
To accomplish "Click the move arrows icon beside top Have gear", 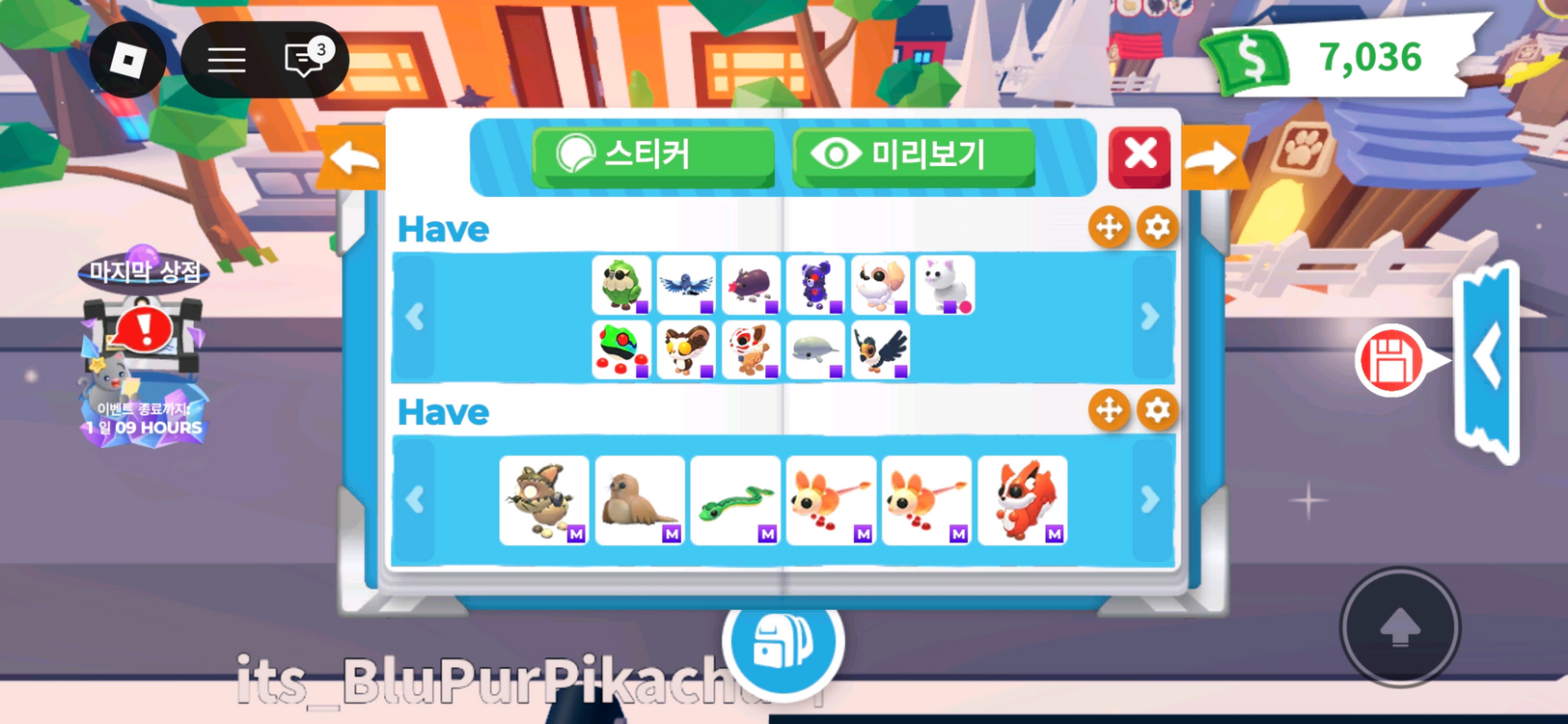I will 1109,228.
